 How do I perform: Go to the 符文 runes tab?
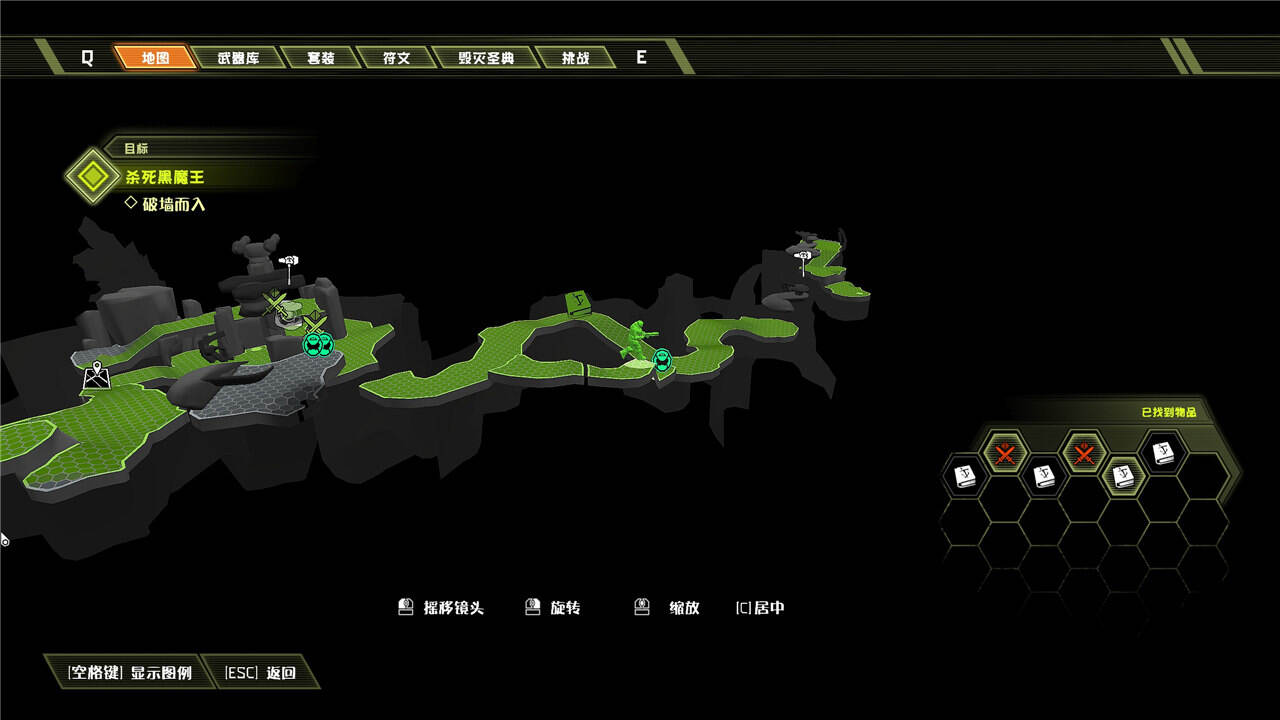click(x=397, y=58)
